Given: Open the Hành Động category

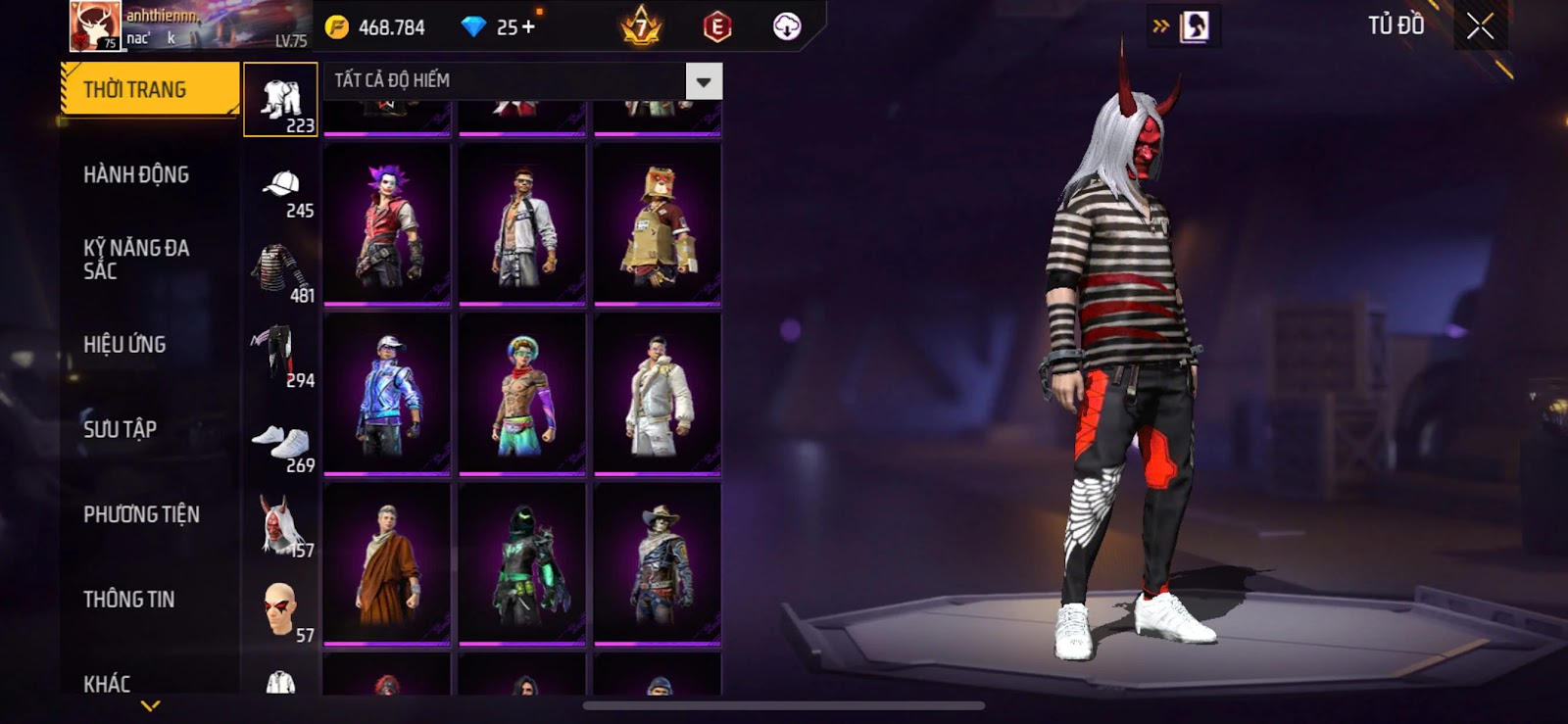Looking at the screenshot, I should 136,174.
